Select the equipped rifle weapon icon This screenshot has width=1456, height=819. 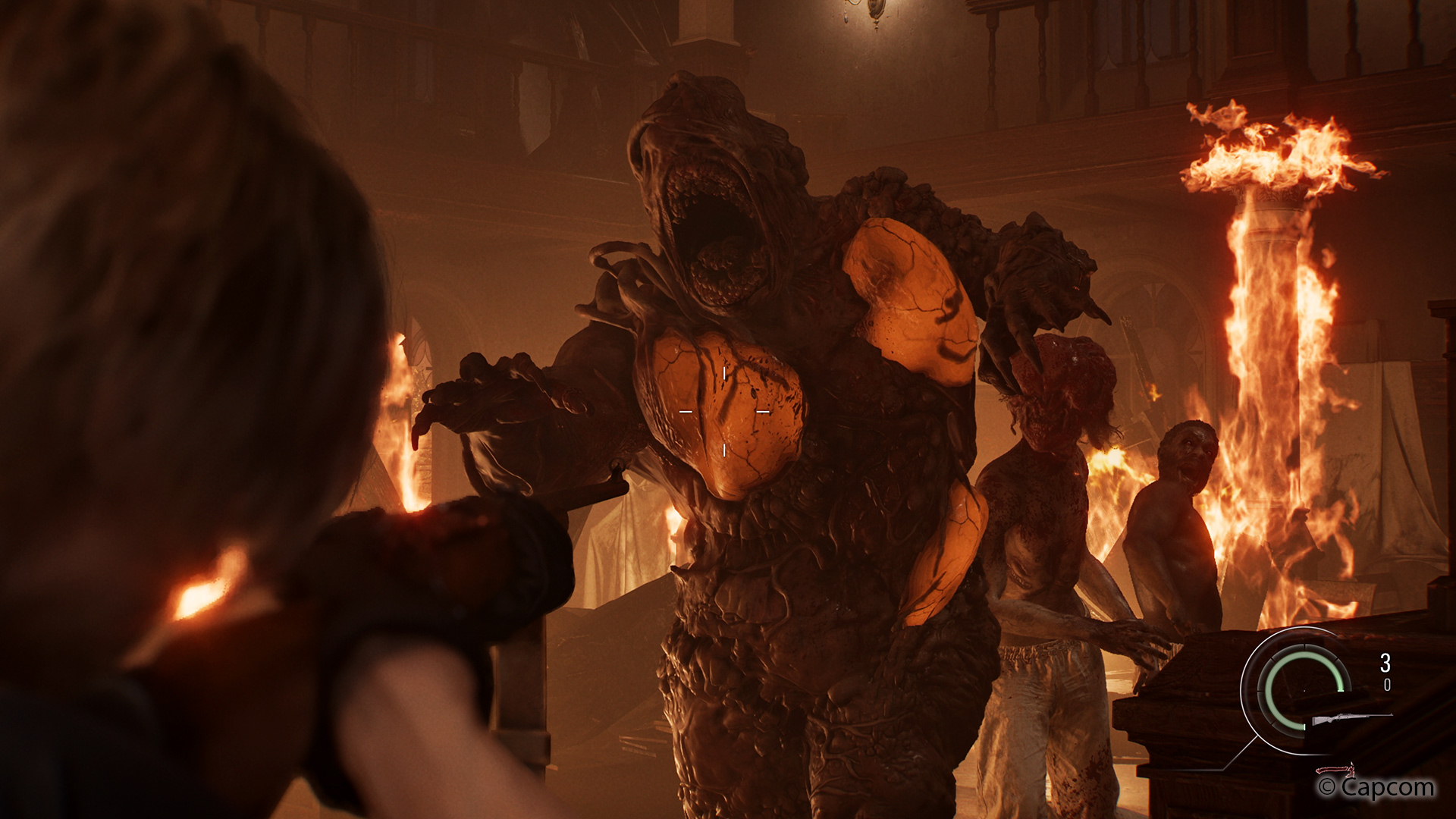pos(1350,717)
